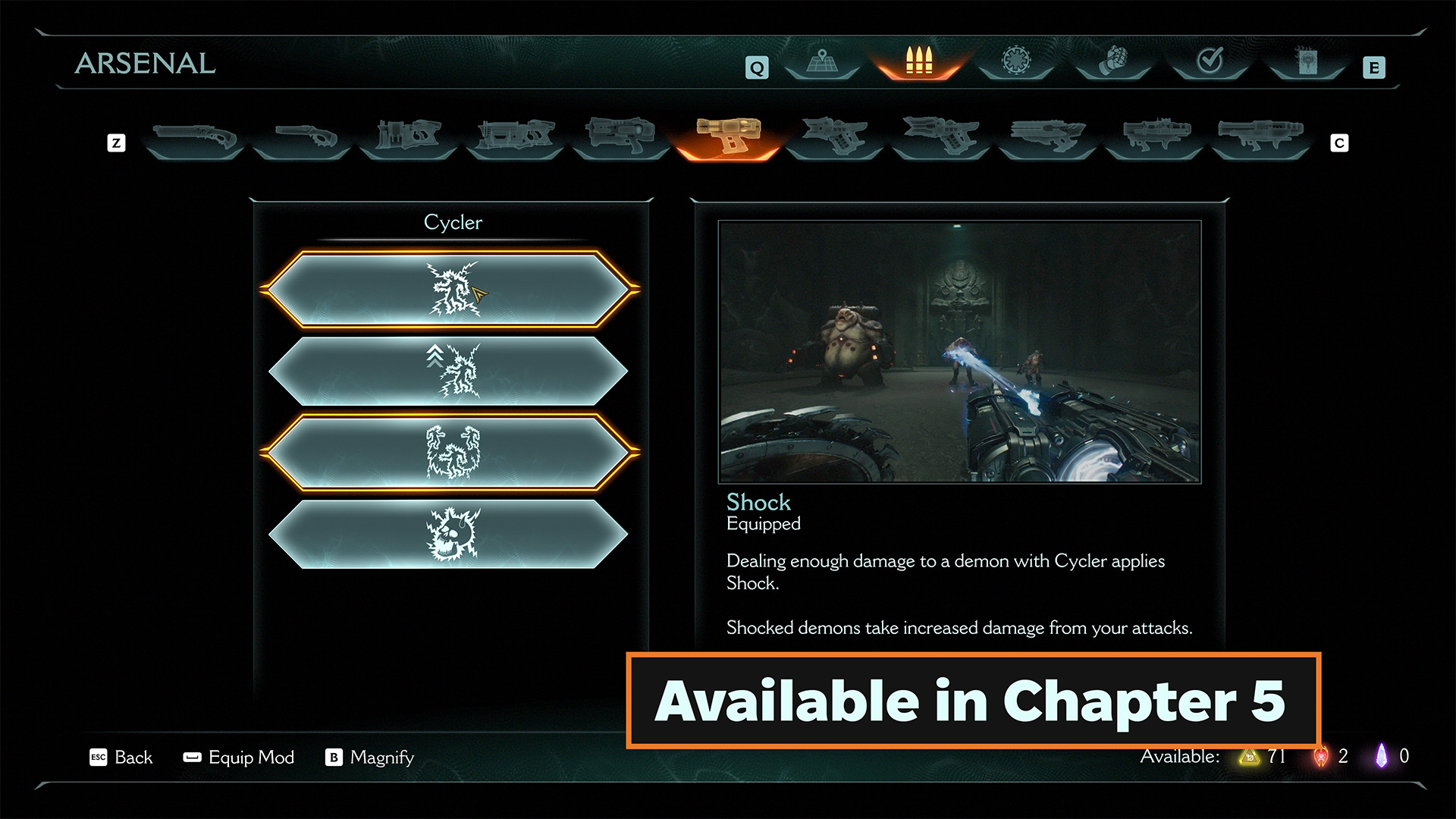Select the Combat Shotgun weapon
Image resolution: width=1456 pixels, height=819 pixels.
click(194, 137)
